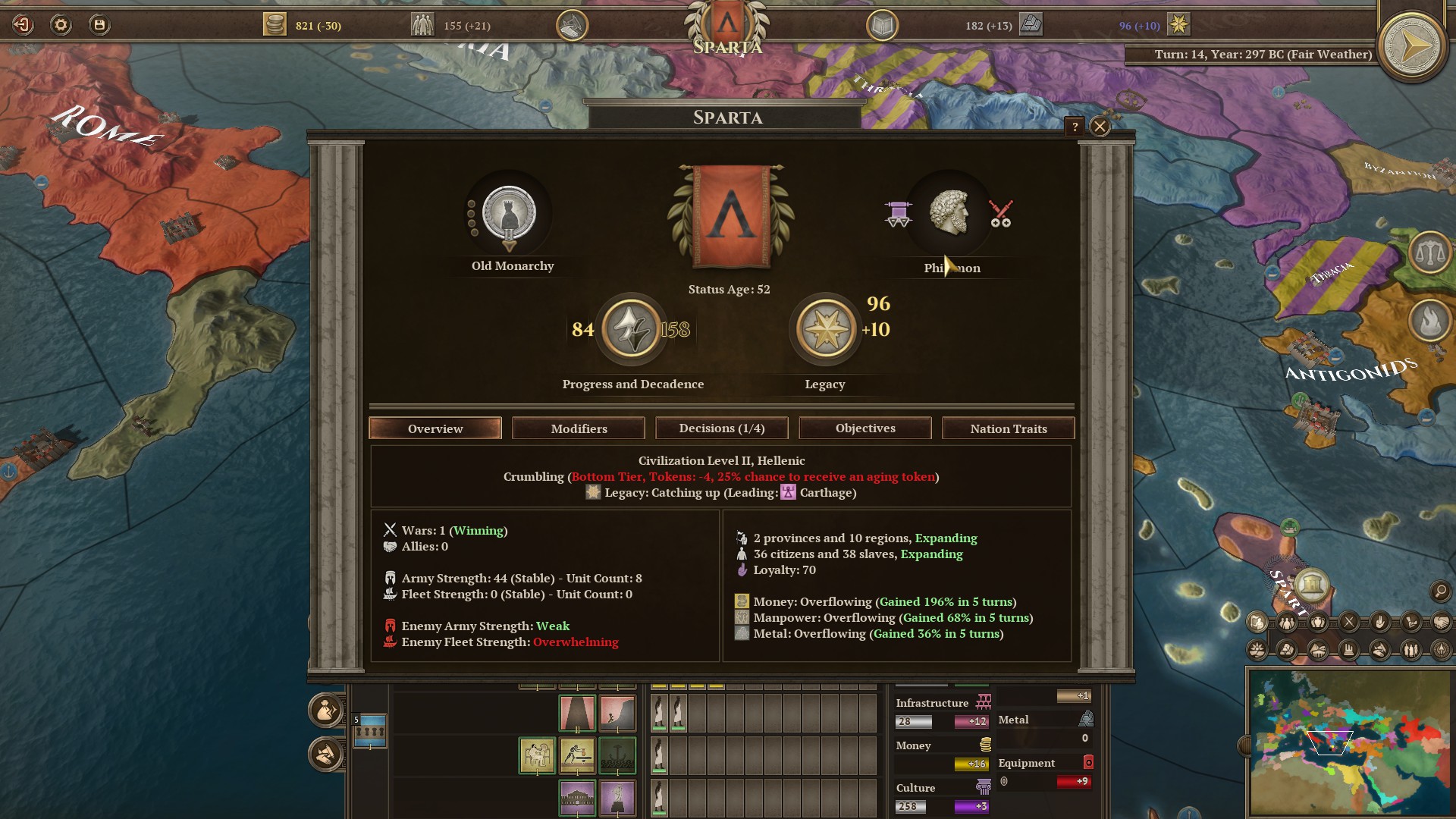This screenshot has width=1456, height=819.
Task: Switch to the Modifiers tab
Action: click(x=578, y=428)
